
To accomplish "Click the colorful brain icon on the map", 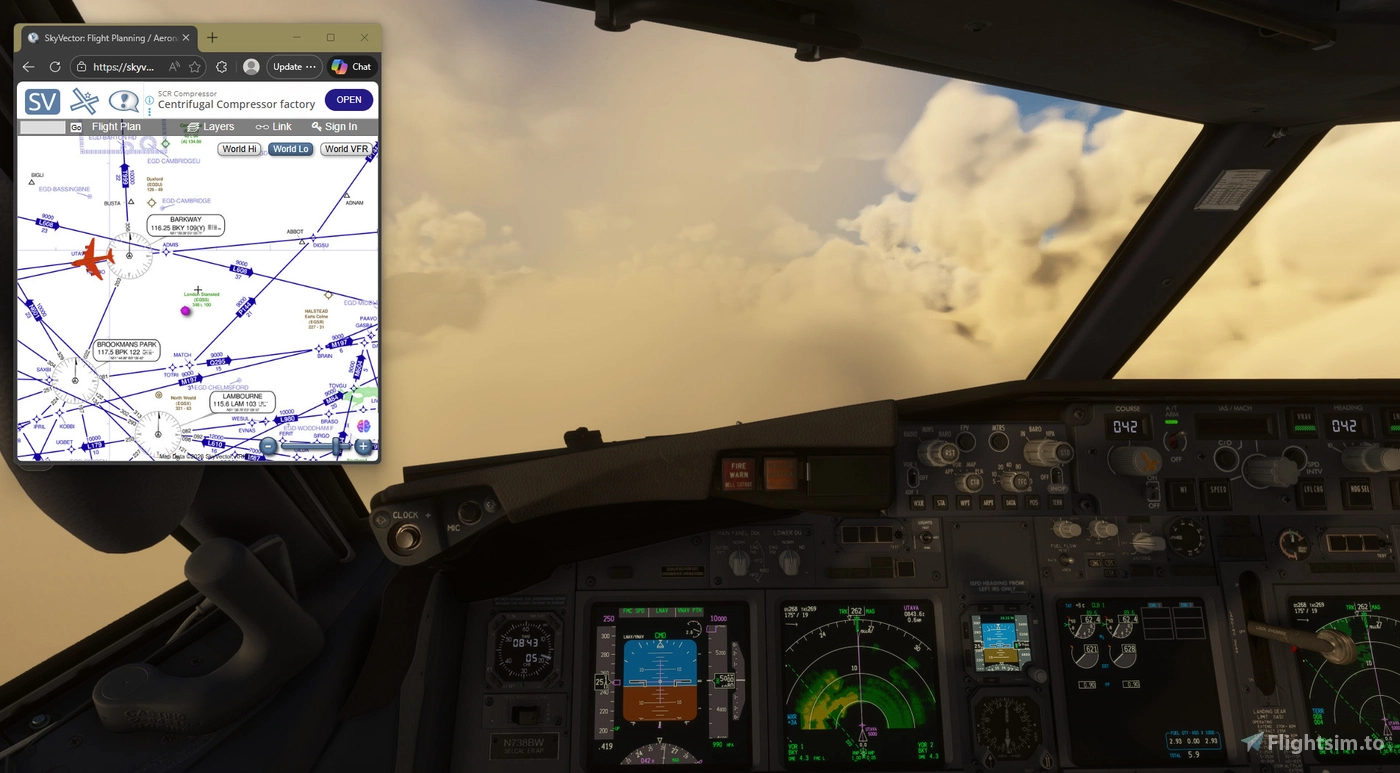I will pyautogui.click(x=363, y=426).
